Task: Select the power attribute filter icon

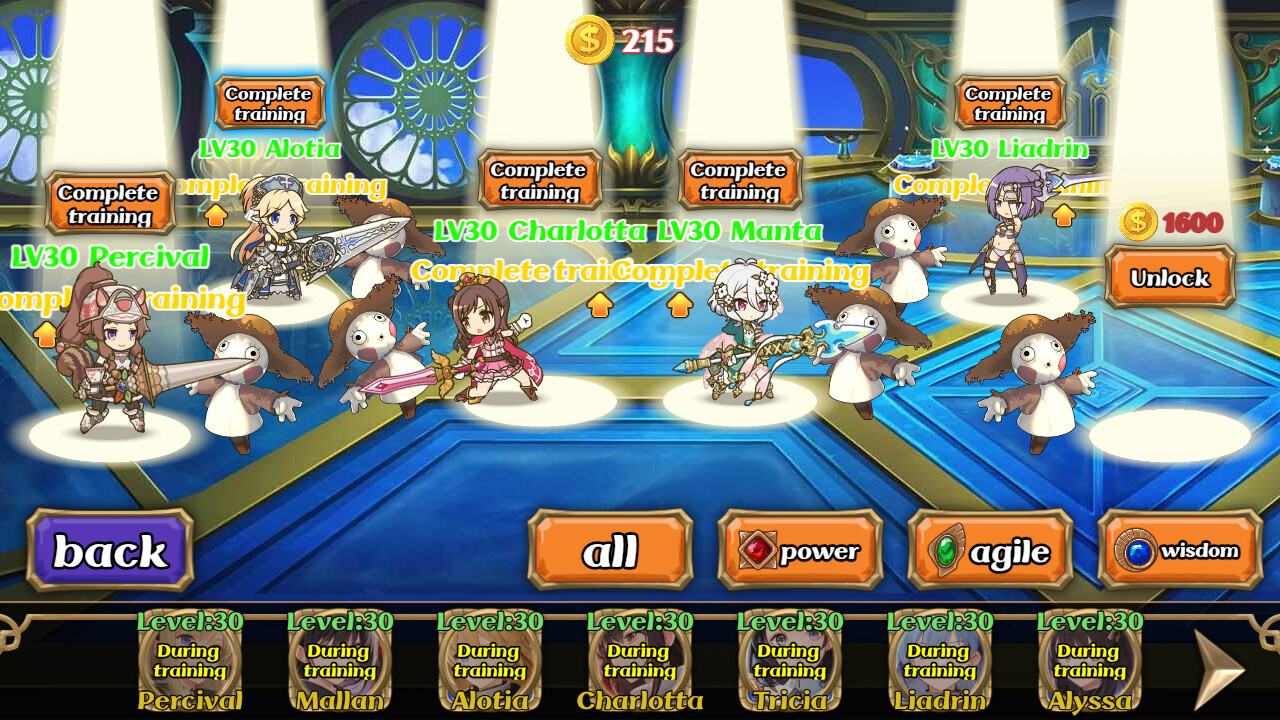Action: point(757,549)
